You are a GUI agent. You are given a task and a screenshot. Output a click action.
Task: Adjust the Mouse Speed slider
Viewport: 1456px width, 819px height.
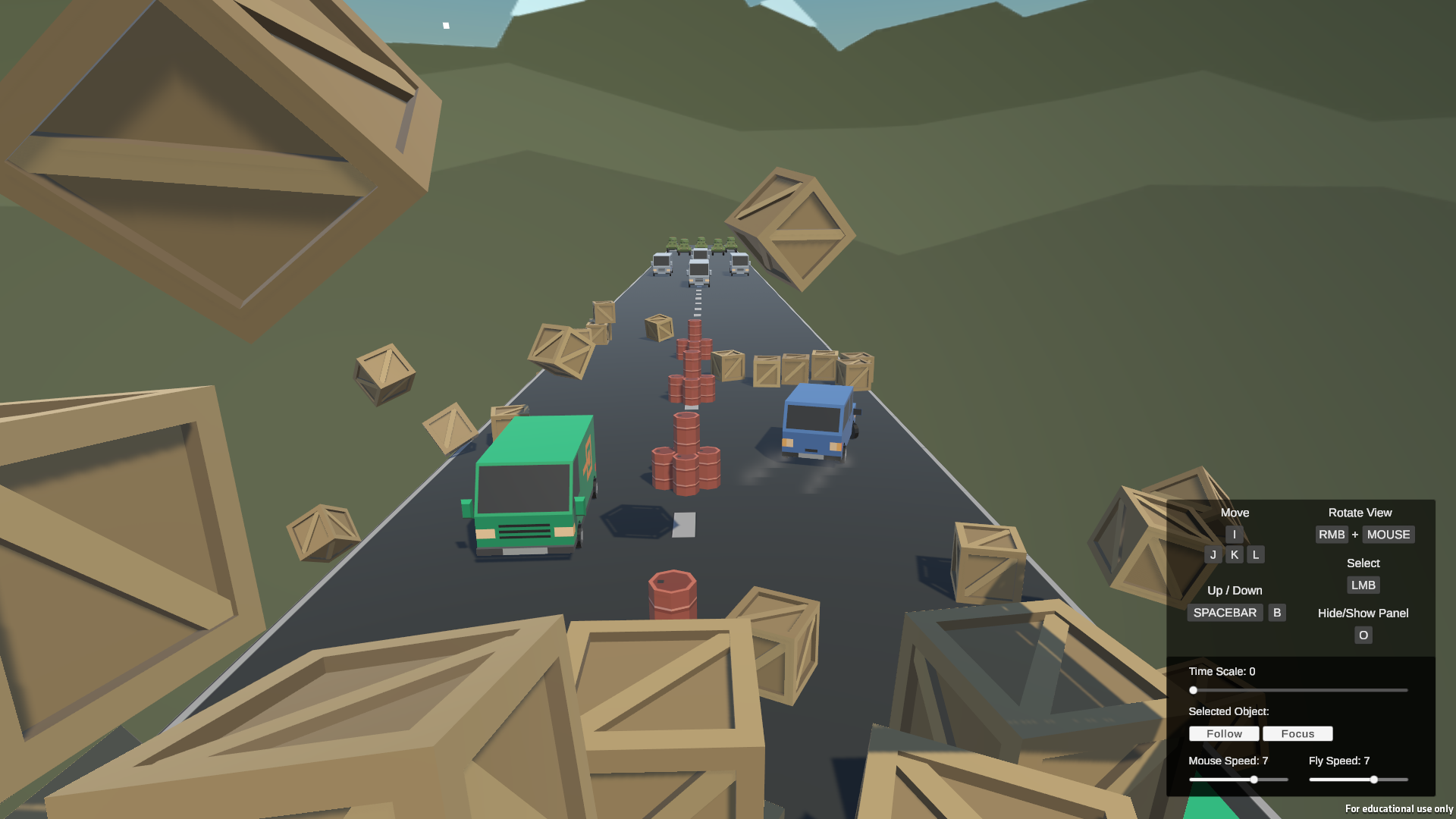(x=1254, y=780)
